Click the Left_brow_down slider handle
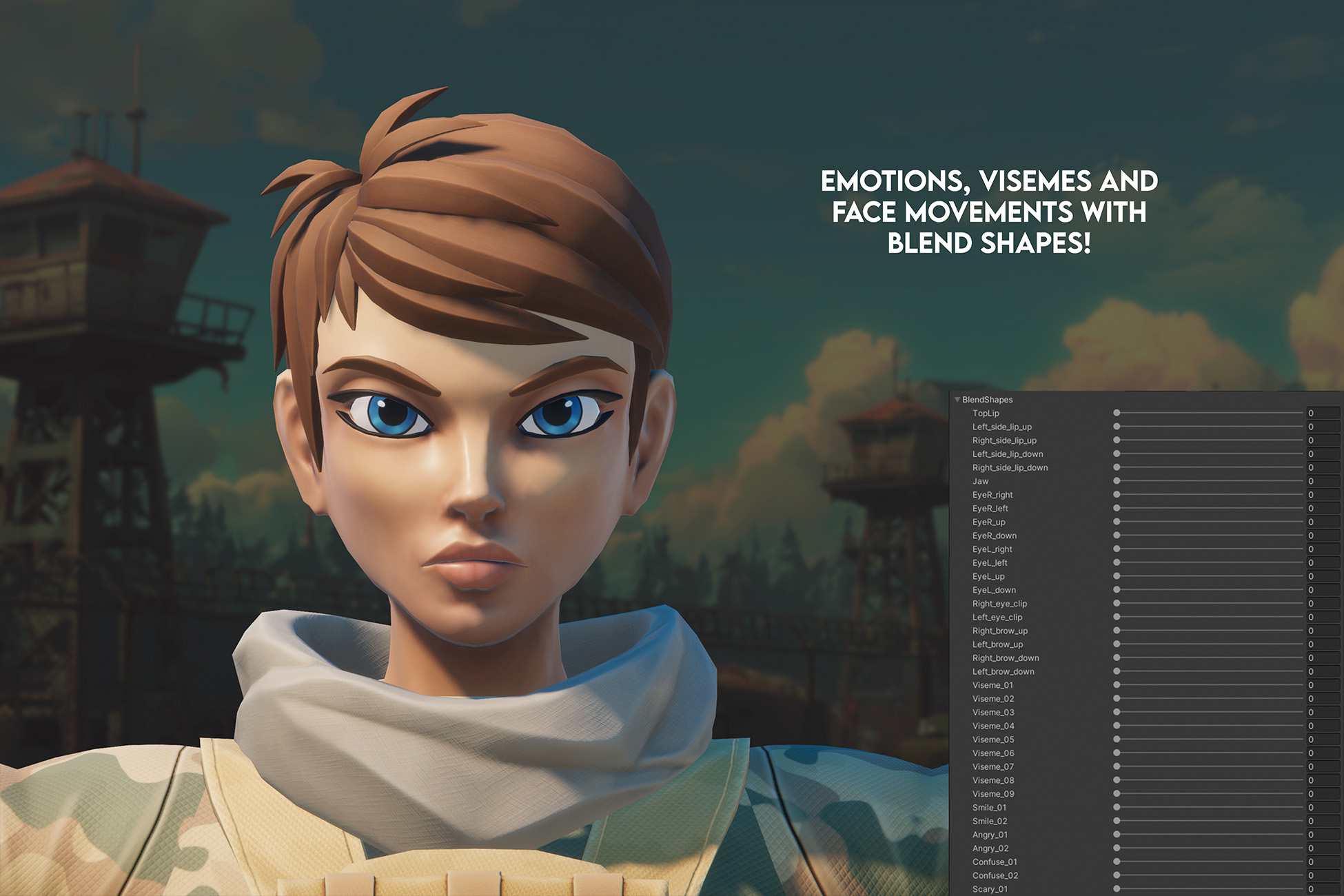 [x=1117, y=671]
